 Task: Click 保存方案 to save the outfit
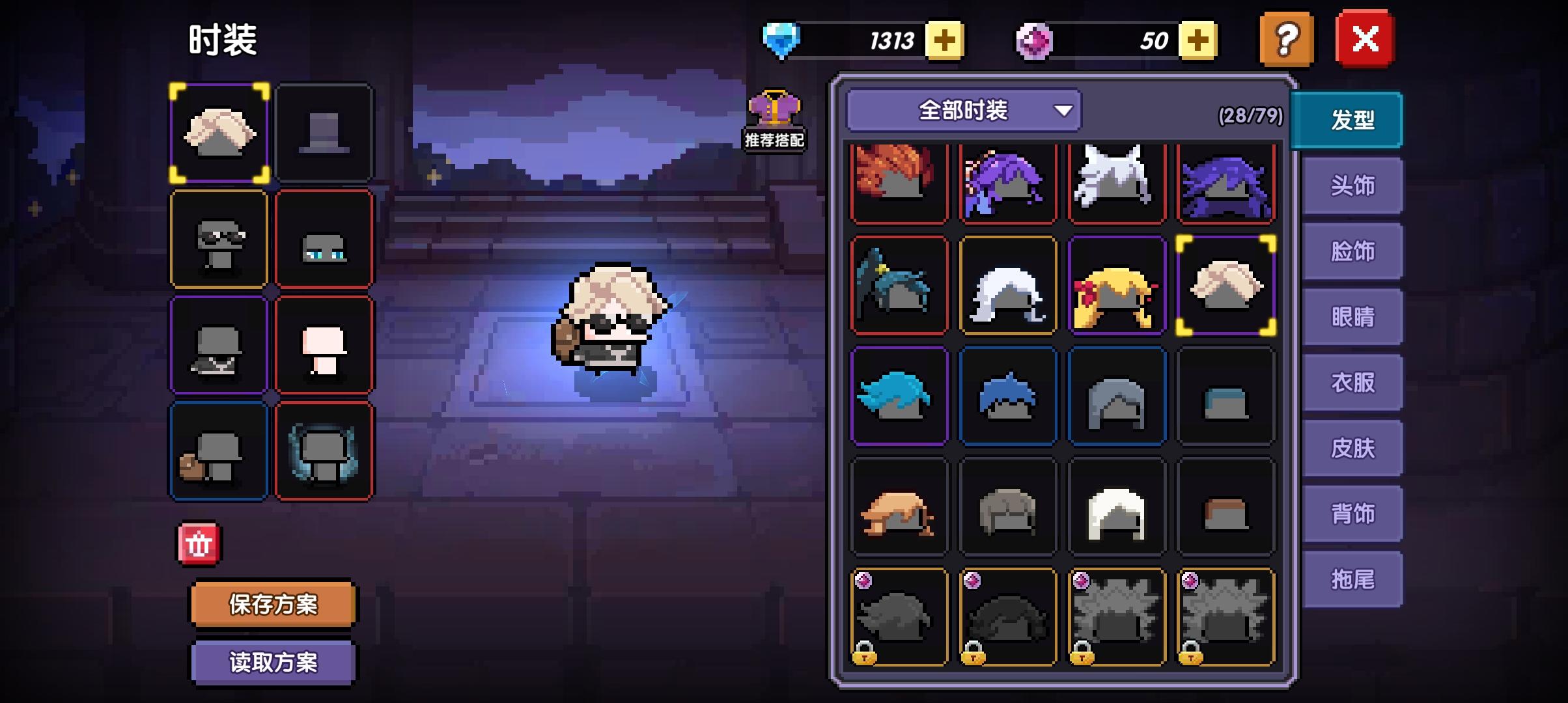[272, 603]
